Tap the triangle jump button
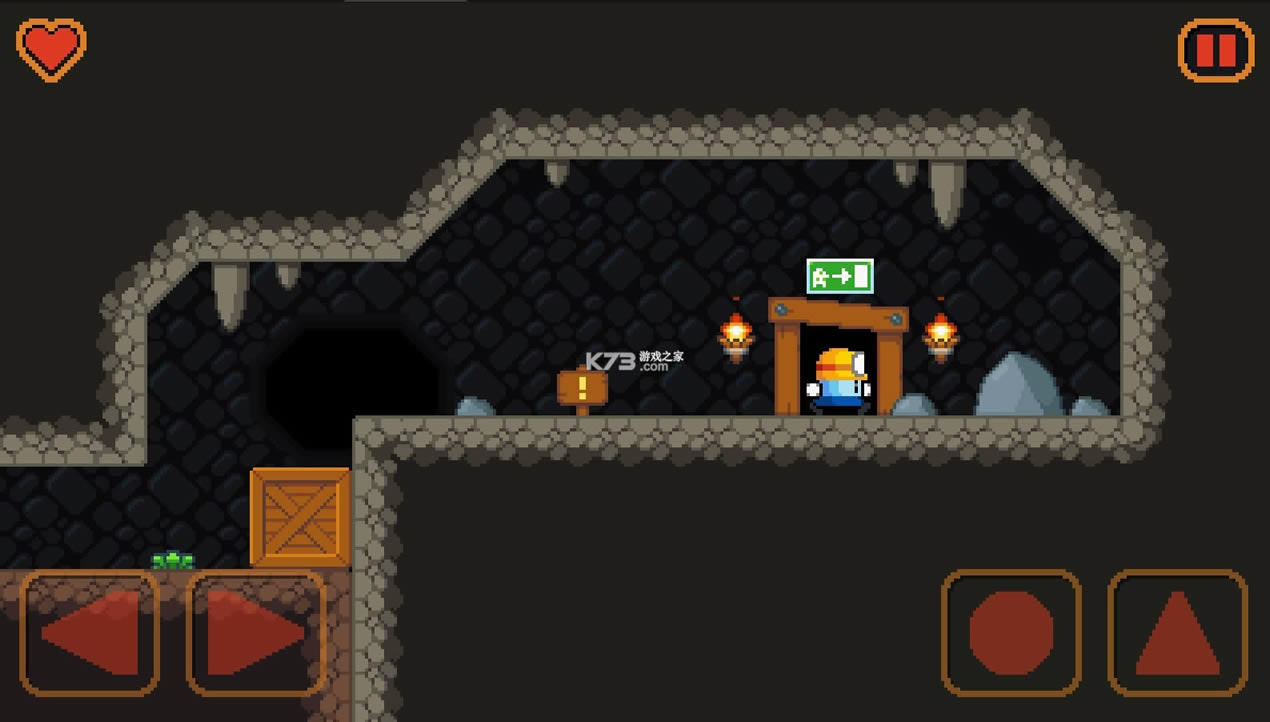The width and height of the screenshot is (1270, 722). pos(1178,632)
